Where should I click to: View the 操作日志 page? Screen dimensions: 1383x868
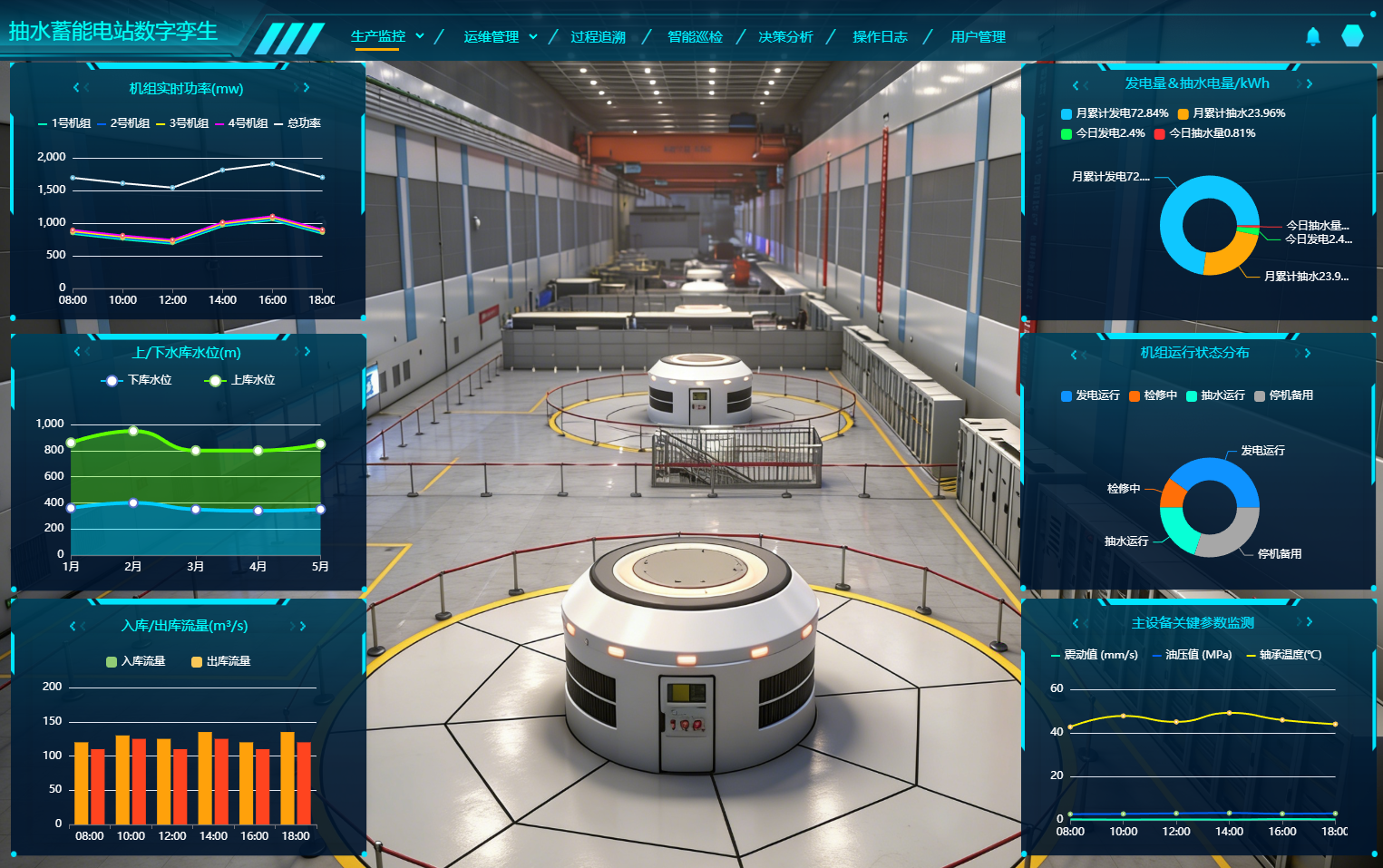[x=880, y=37]
